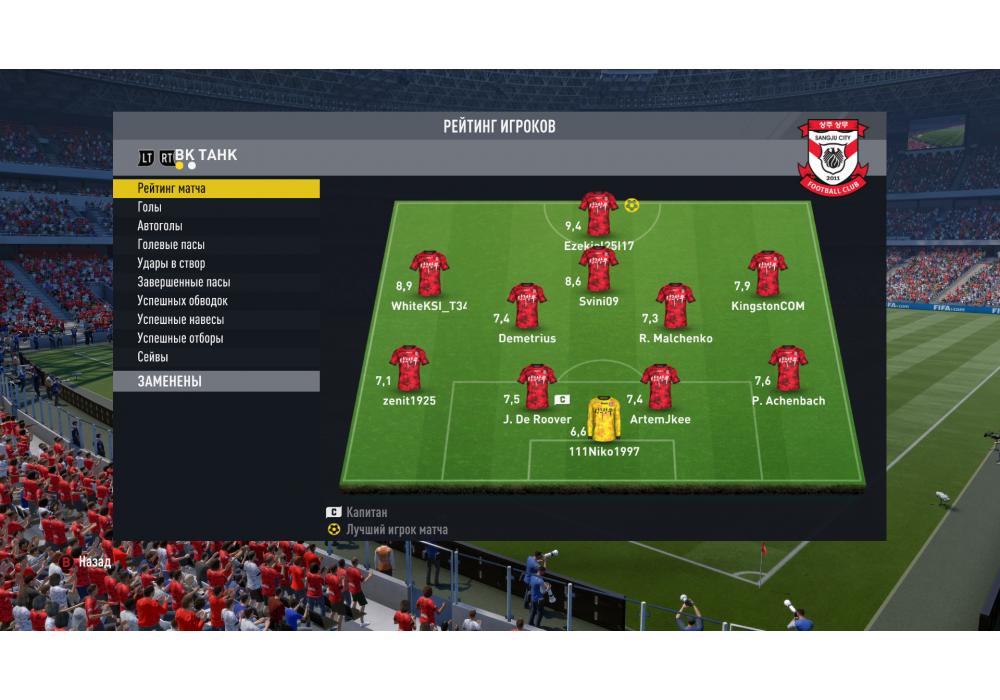Screen dimensions: 1000x700
Task: Switch to the ВК ТАНК team tab
Action: pyautogui.click(x=205, y=155)
